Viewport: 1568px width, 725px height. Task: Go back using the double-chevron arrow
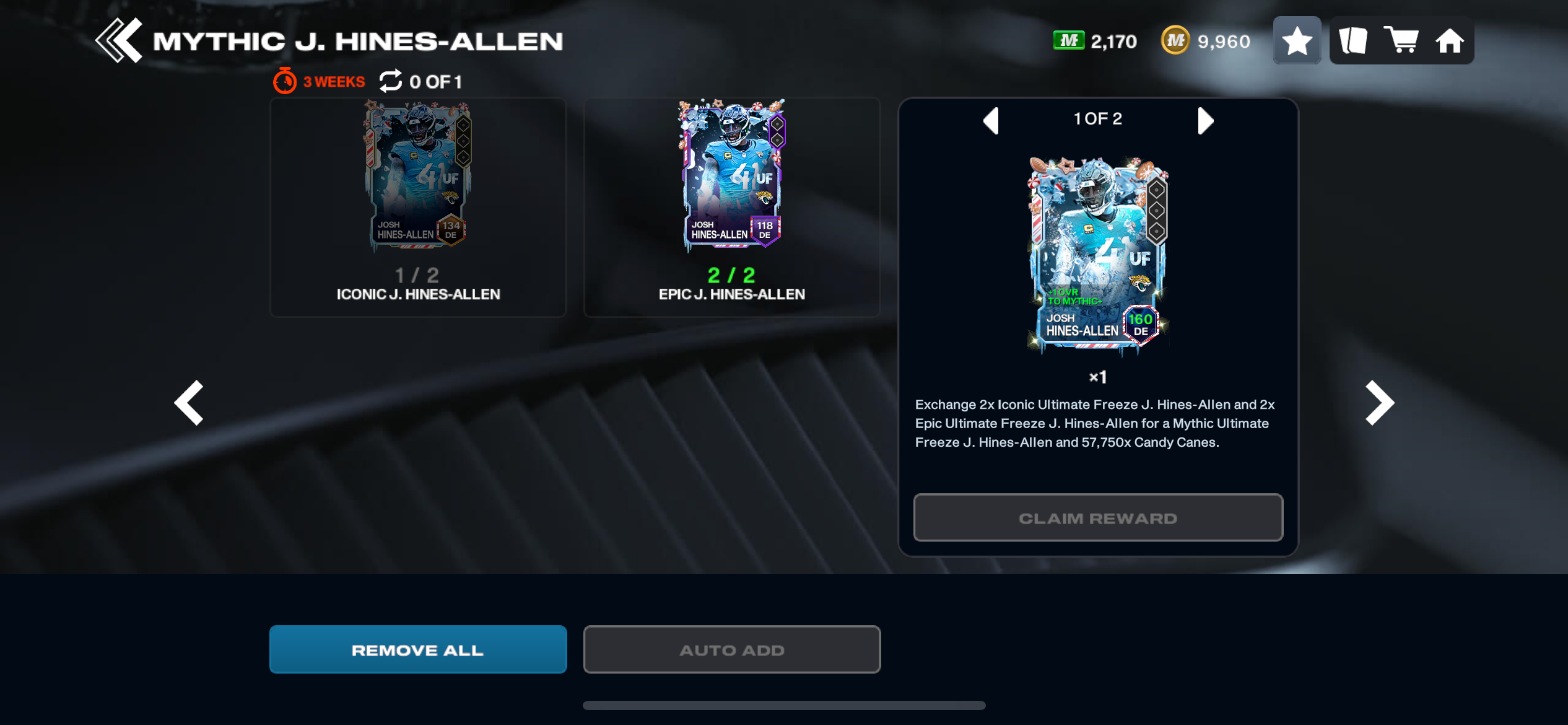119,41
